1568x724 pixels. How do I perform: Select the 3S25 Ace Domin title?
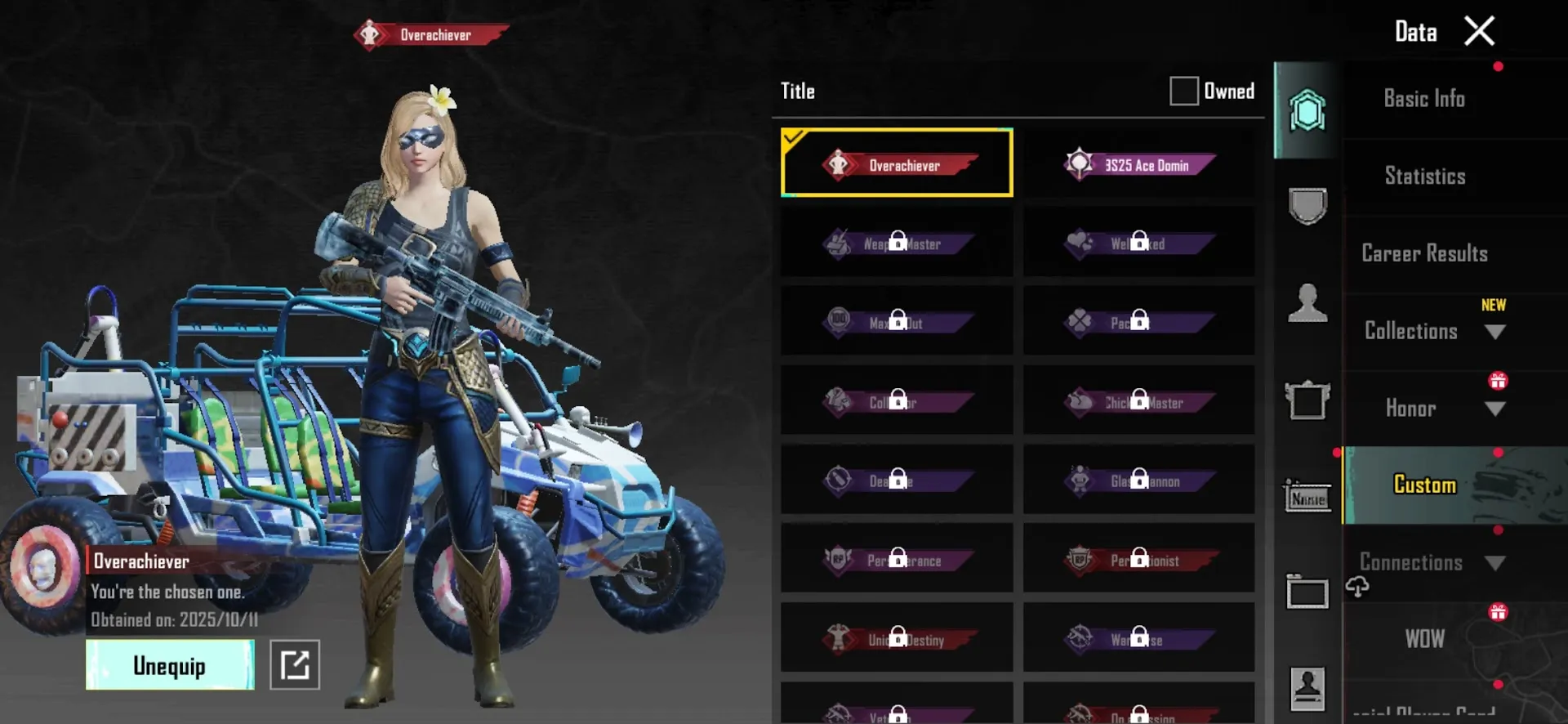[1138, 163]
